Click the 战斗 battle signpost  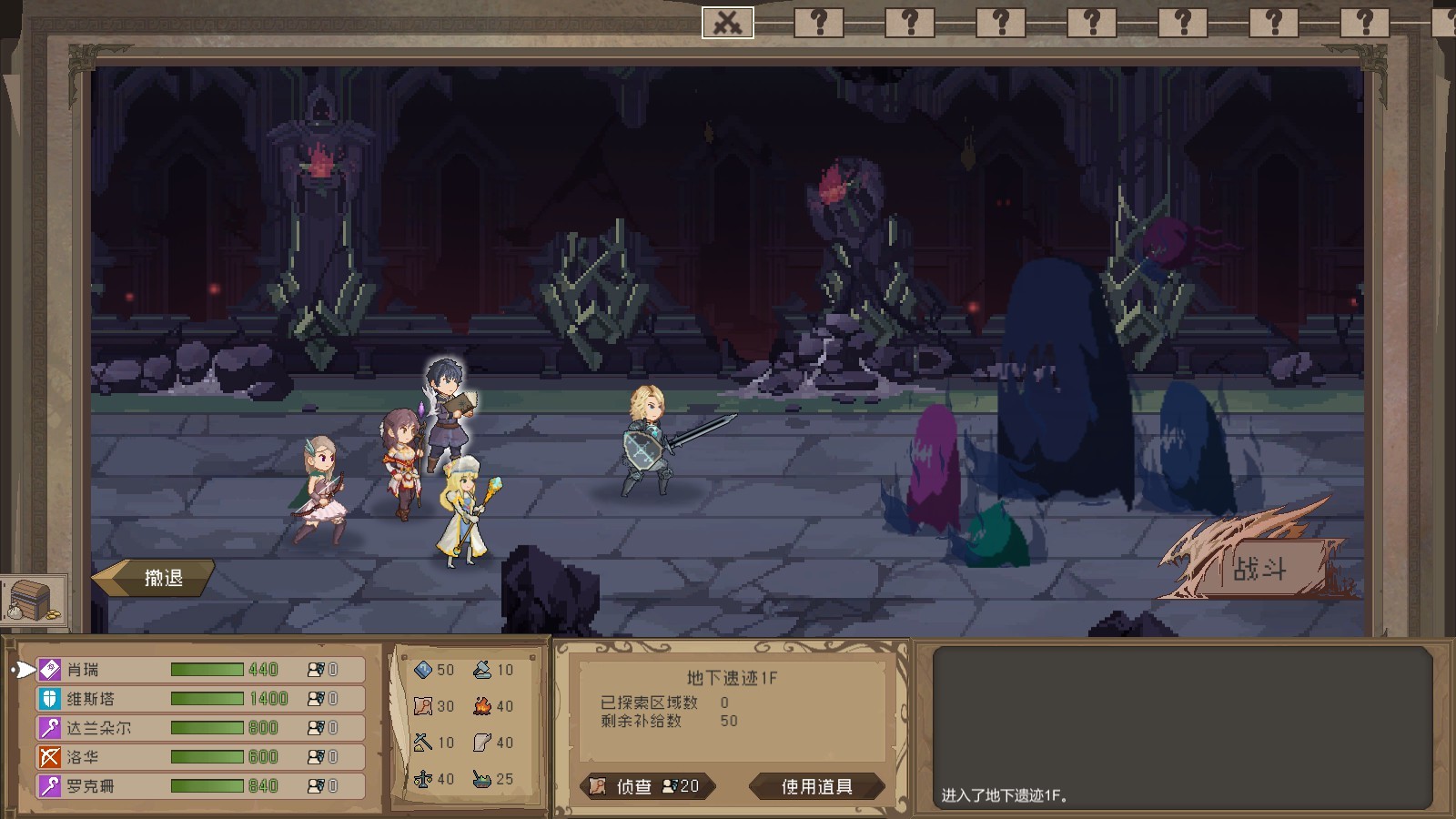tap(1262, 568)
